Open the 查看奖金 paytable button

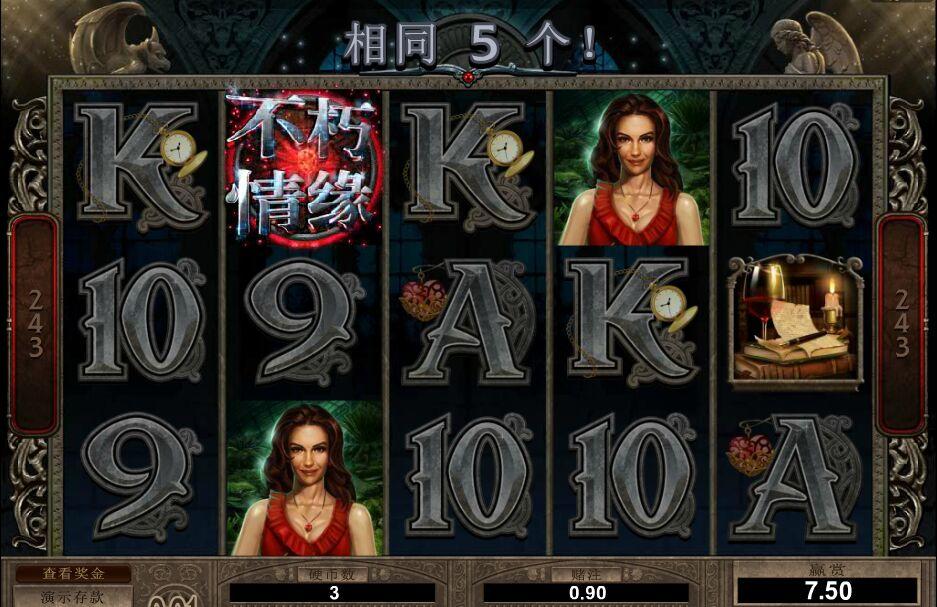coord(72,575)
